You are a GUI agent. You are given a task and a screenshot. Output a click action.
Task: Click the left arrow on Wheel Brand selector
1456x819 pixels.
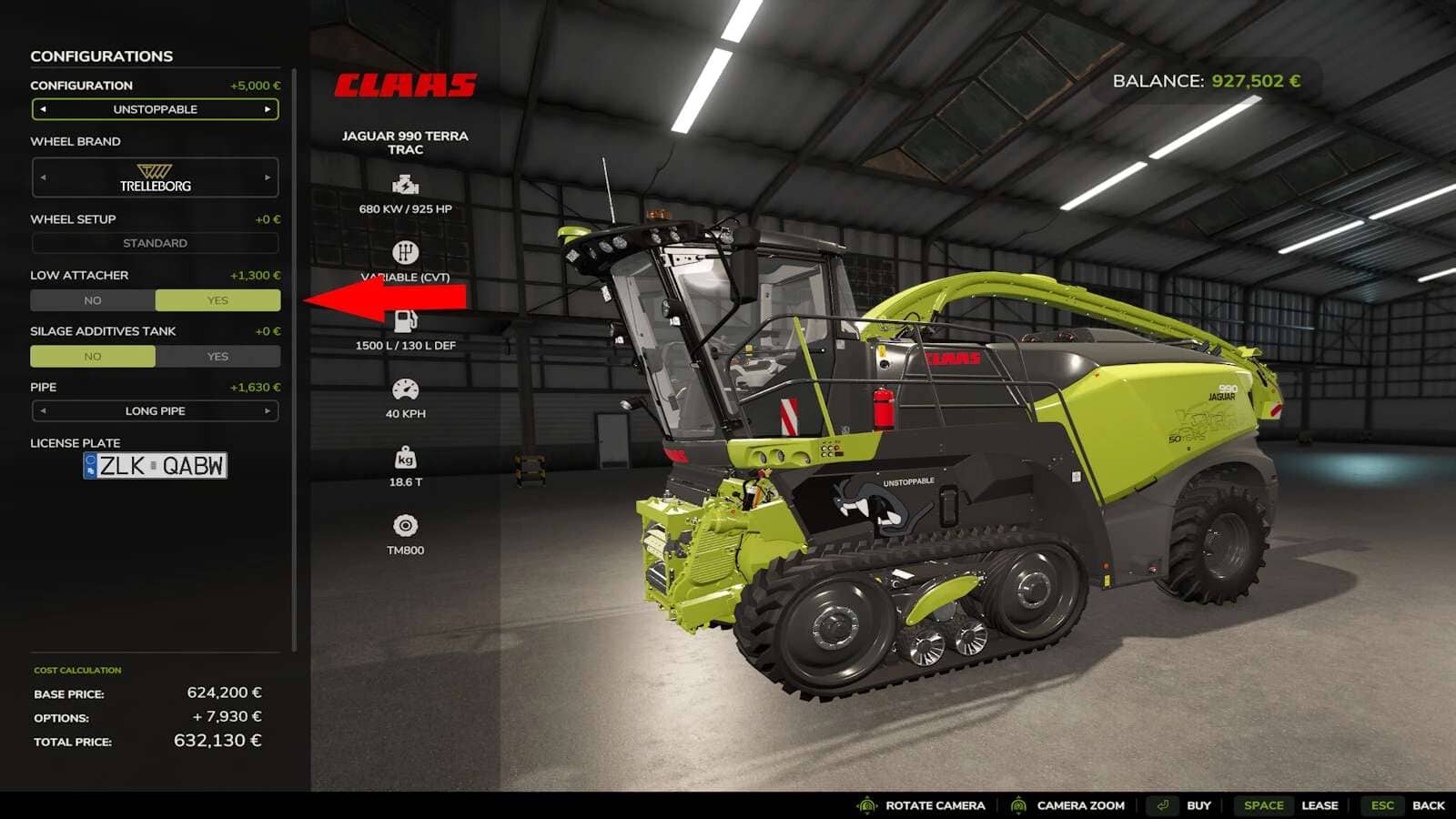[x=43, y=178]
